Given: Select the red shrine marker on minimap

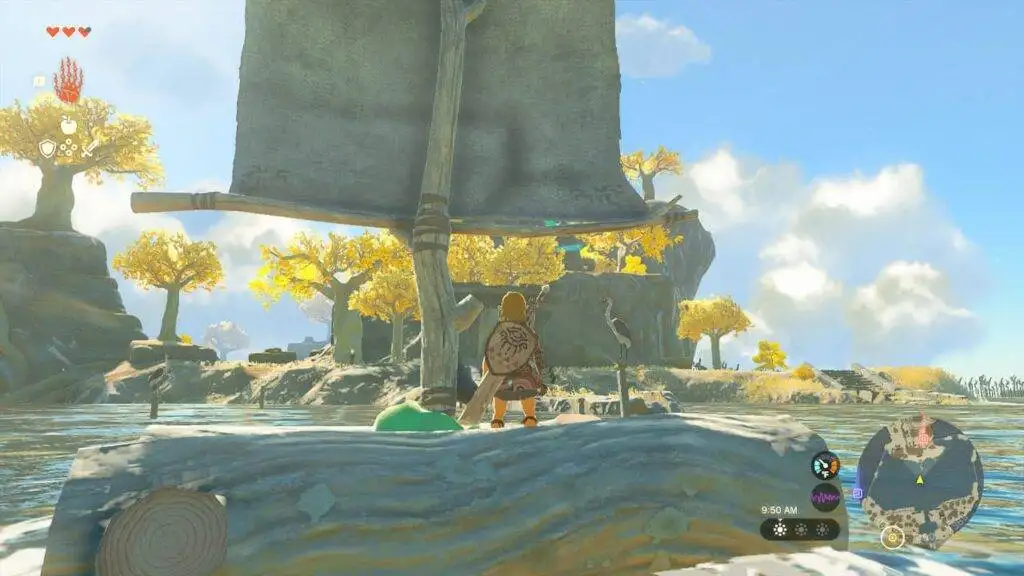Looking at the screenshot, I should (923, 435).
